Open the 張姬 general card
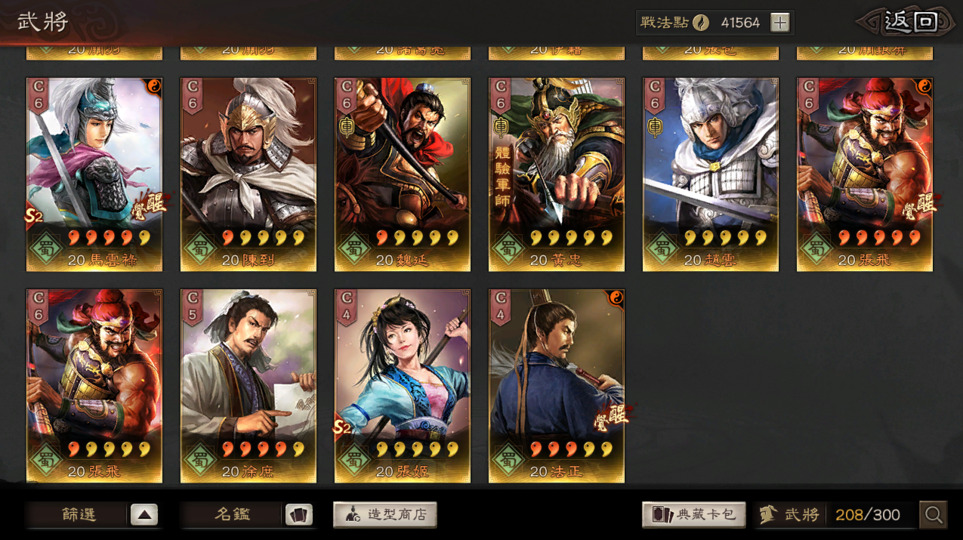The height and width of the screenshot is (540, 963). click(402, 386)
